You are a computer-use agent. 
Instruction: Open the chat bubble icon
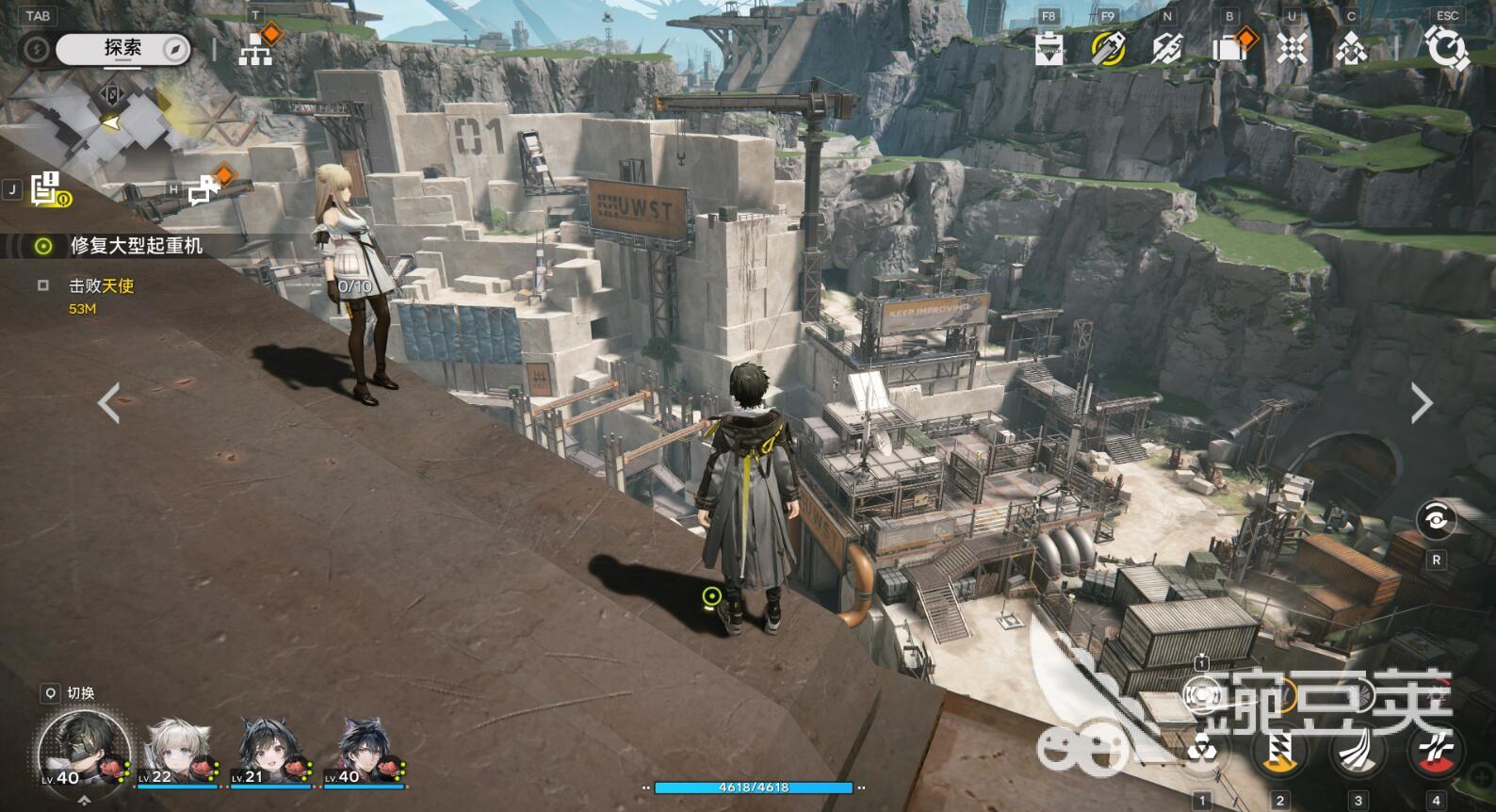(204, 189)
